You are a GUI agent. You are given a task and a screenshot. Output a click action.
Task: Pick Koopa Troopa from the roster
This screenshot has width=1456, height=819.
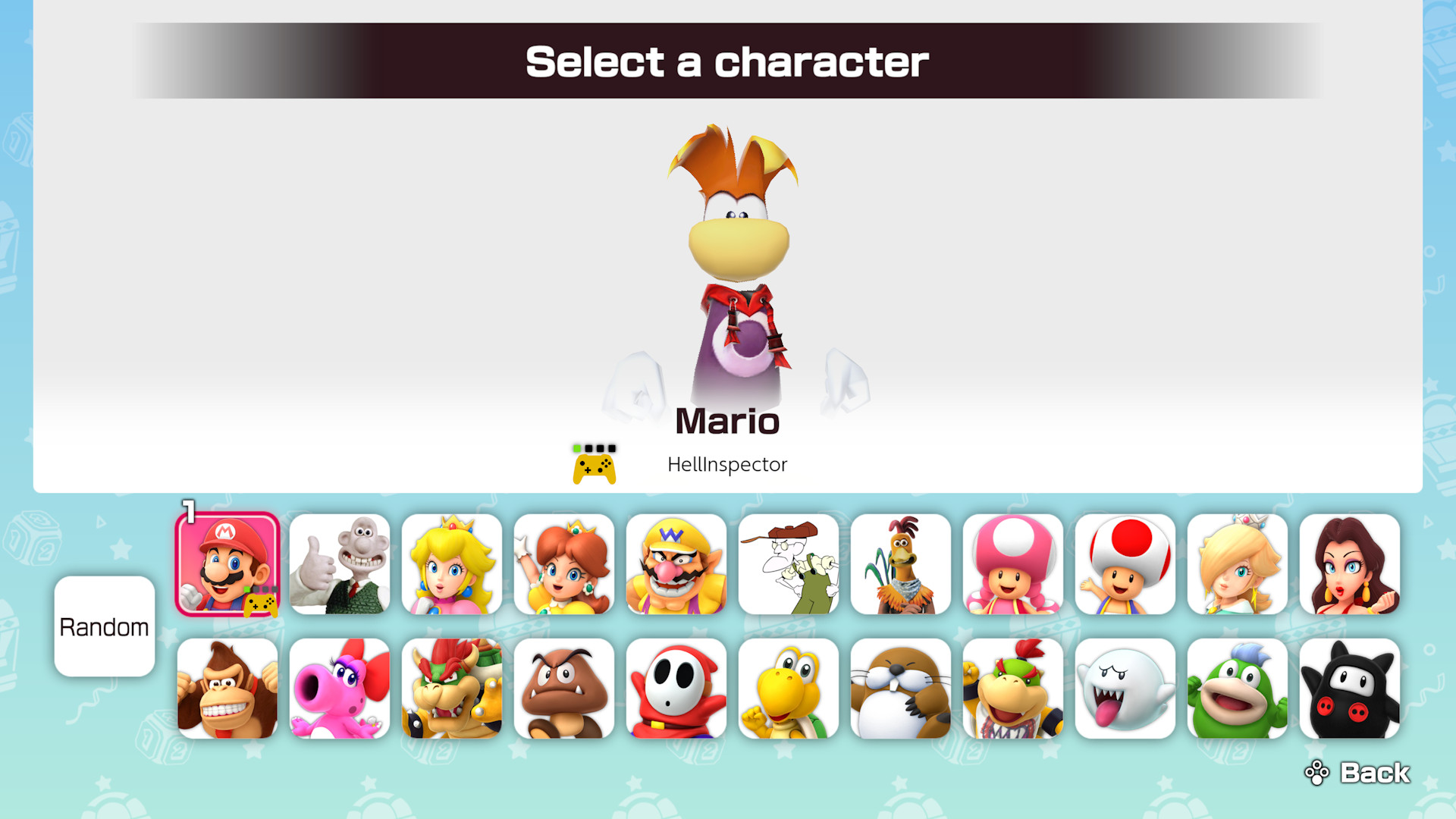pos(788,689)
